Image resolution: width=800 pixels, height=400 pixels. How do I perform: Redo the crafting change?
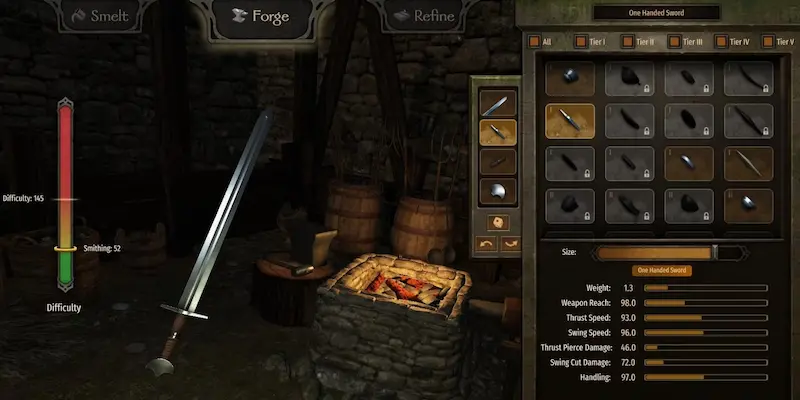click(x=510, y=243)
